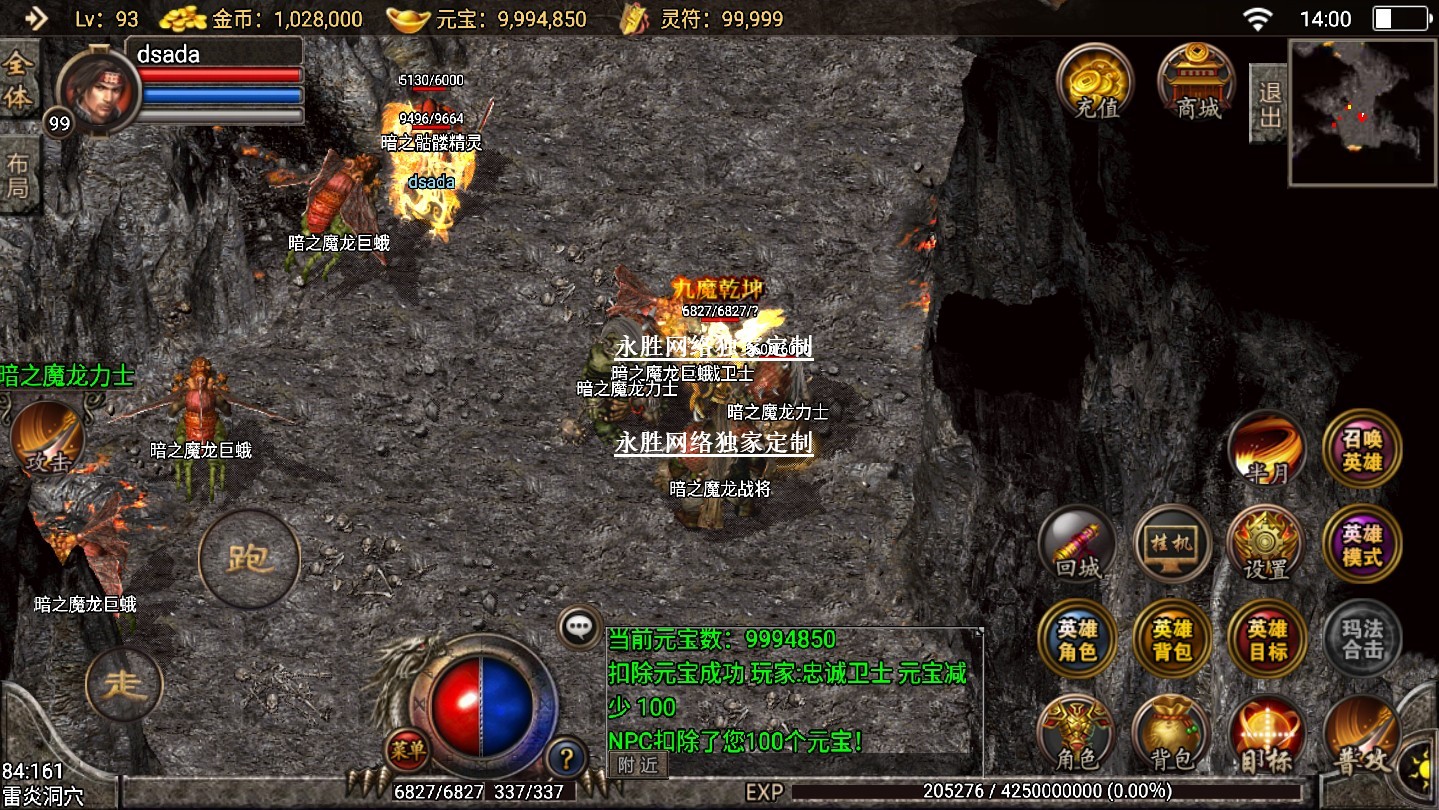Tap the 目标 target button

tap(1267, 733)
